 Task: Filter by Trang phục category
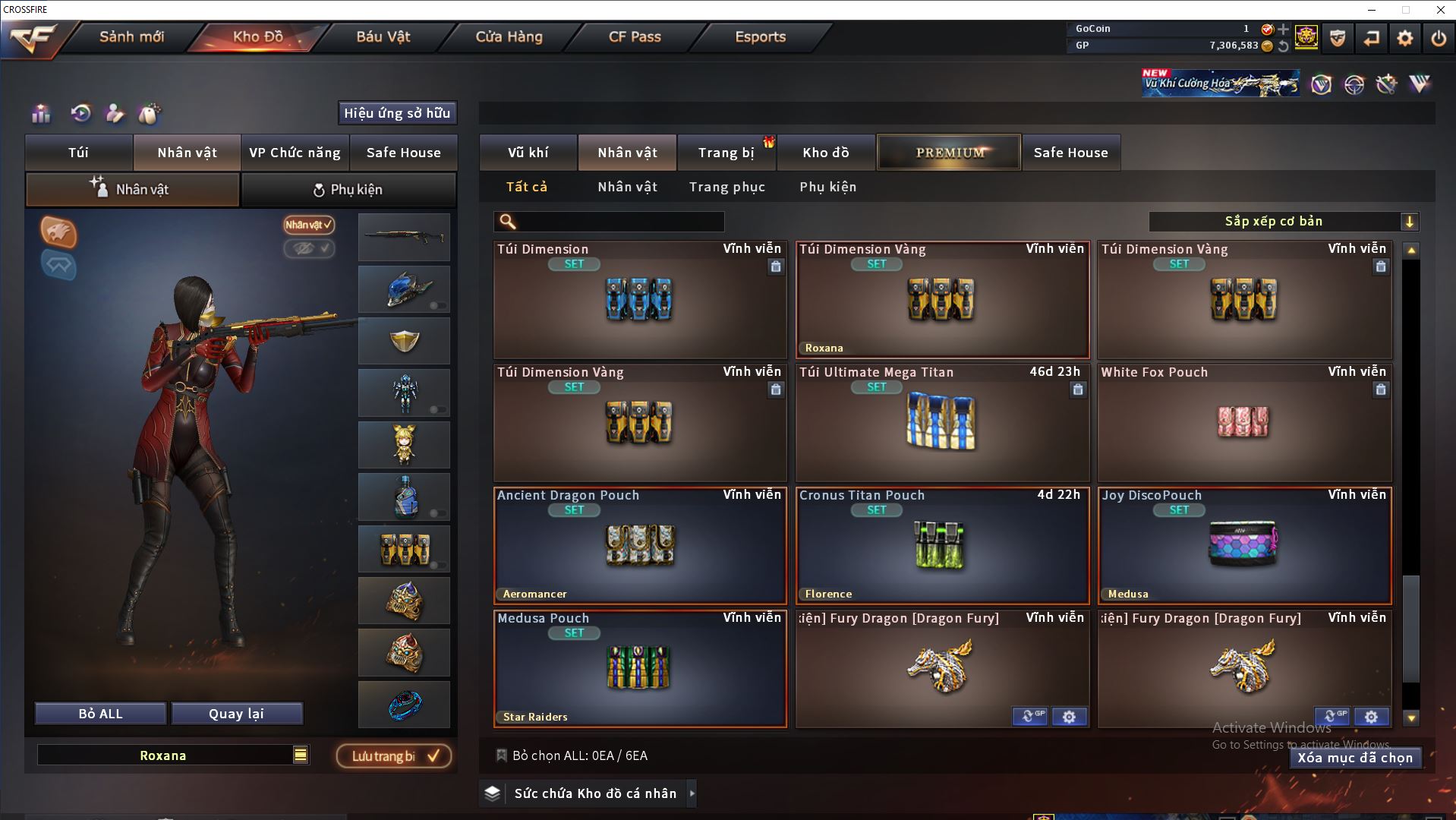click(x=726, y=187)
